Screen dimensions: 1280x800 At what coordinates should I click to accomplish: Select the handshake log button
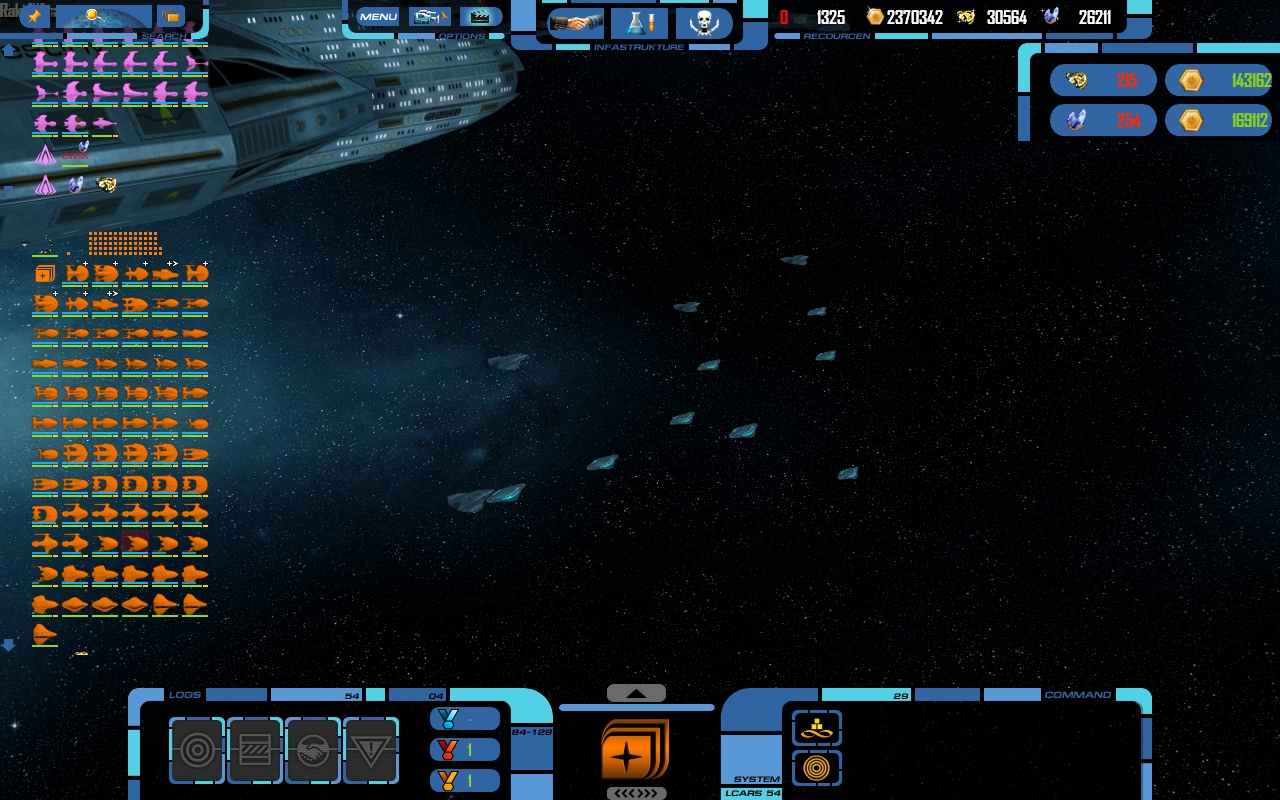pos(313,750)
